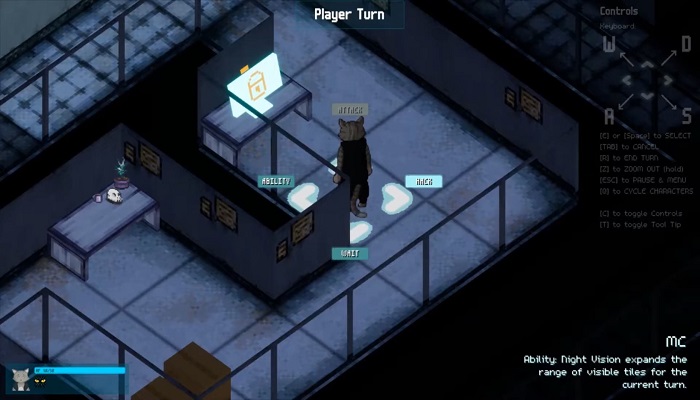Image resolution: width=700 pixels, height=400 pixels.
Task: Activate the Hack action label
Action: pyautogui.click(x=423, y=181)
